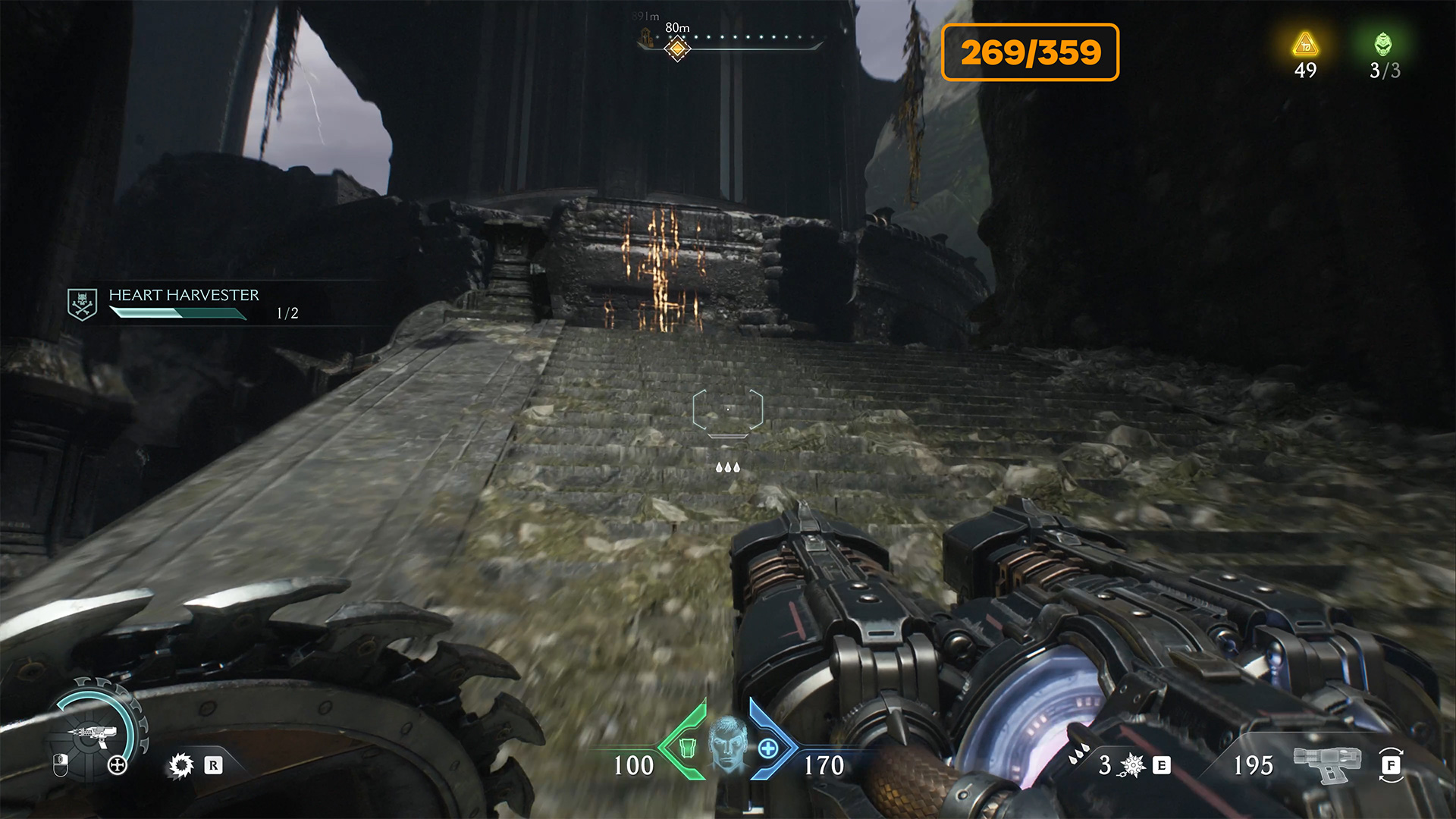The height and width of the screenshot is (819, 1456).
Task: Select the orange objective marker on compass
Action: pyautogui.click(x=677, y=50)
